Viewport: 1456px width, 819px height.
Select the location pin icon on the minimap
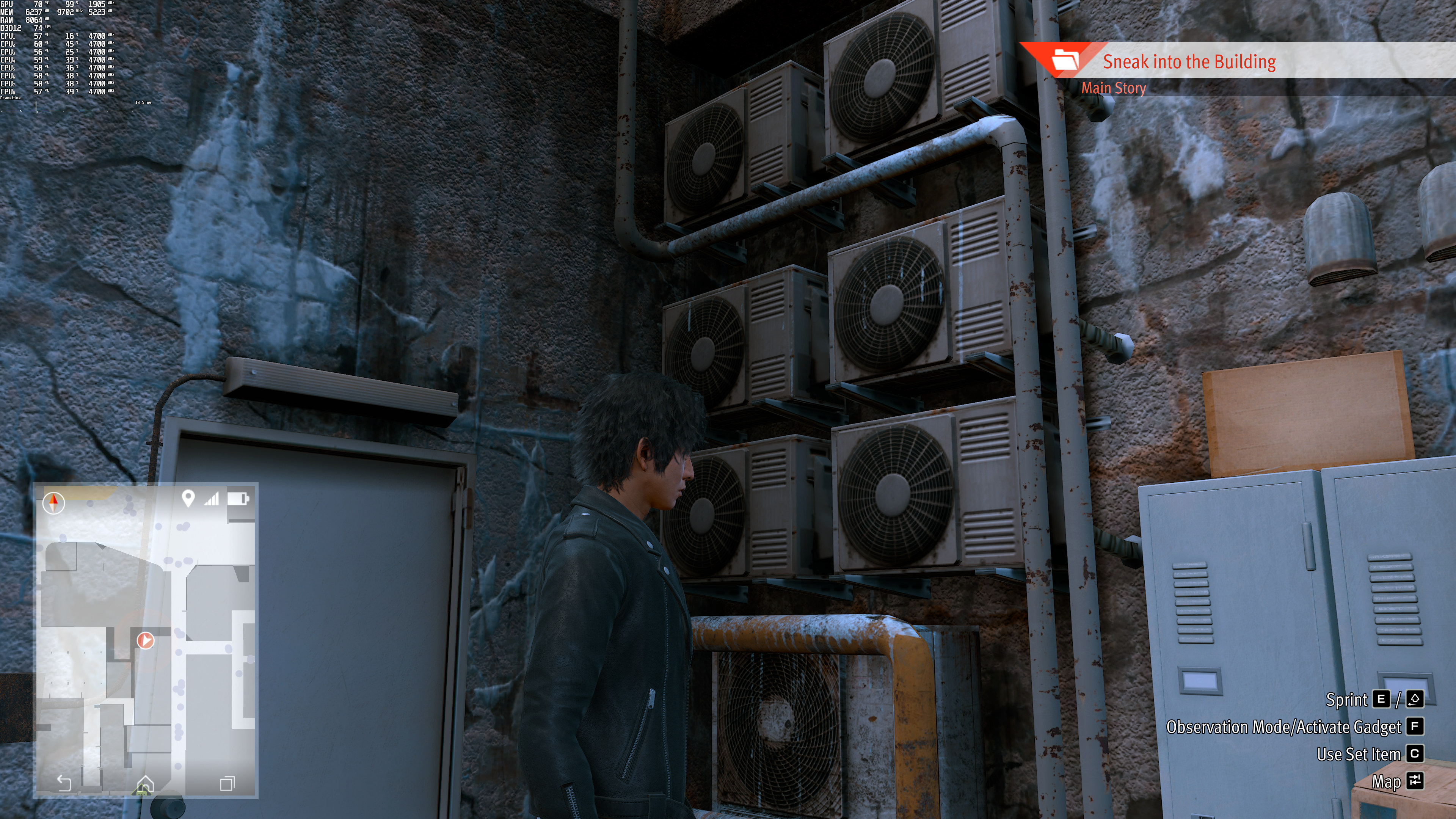coord(188,498)
